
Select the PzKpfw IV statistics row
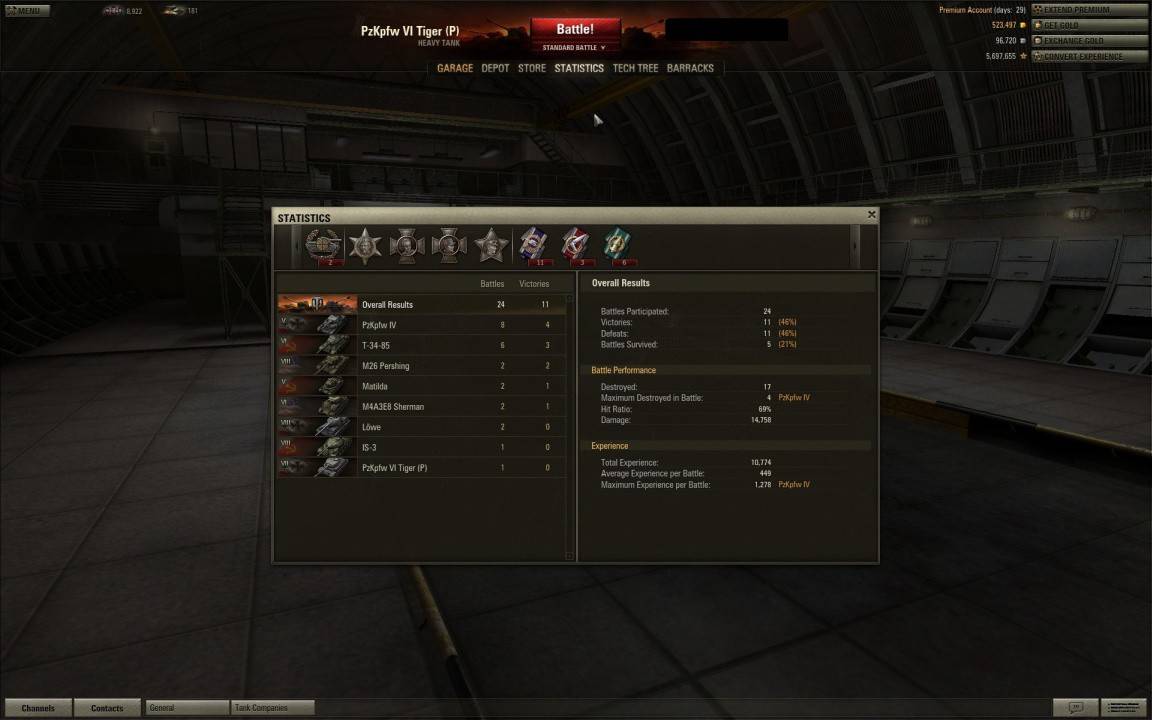(x=420, y=325)
